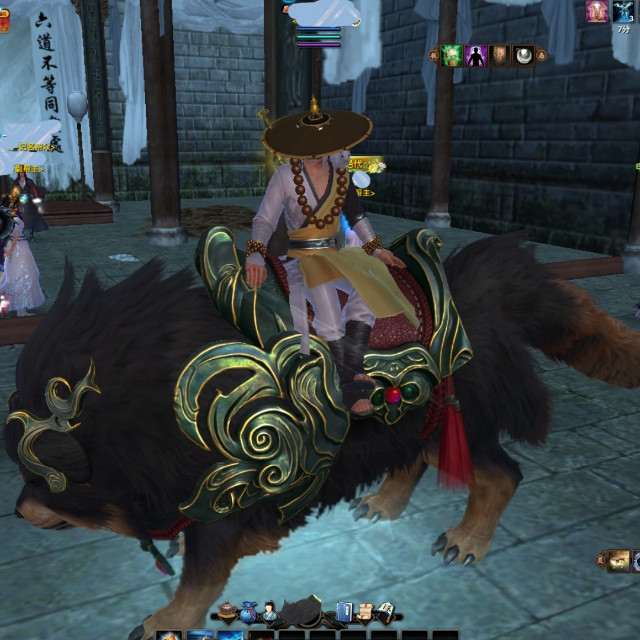This screenshot has width=640, height=640.
Task: Open the paper scroll menu icon
Action: pos(365,611)
